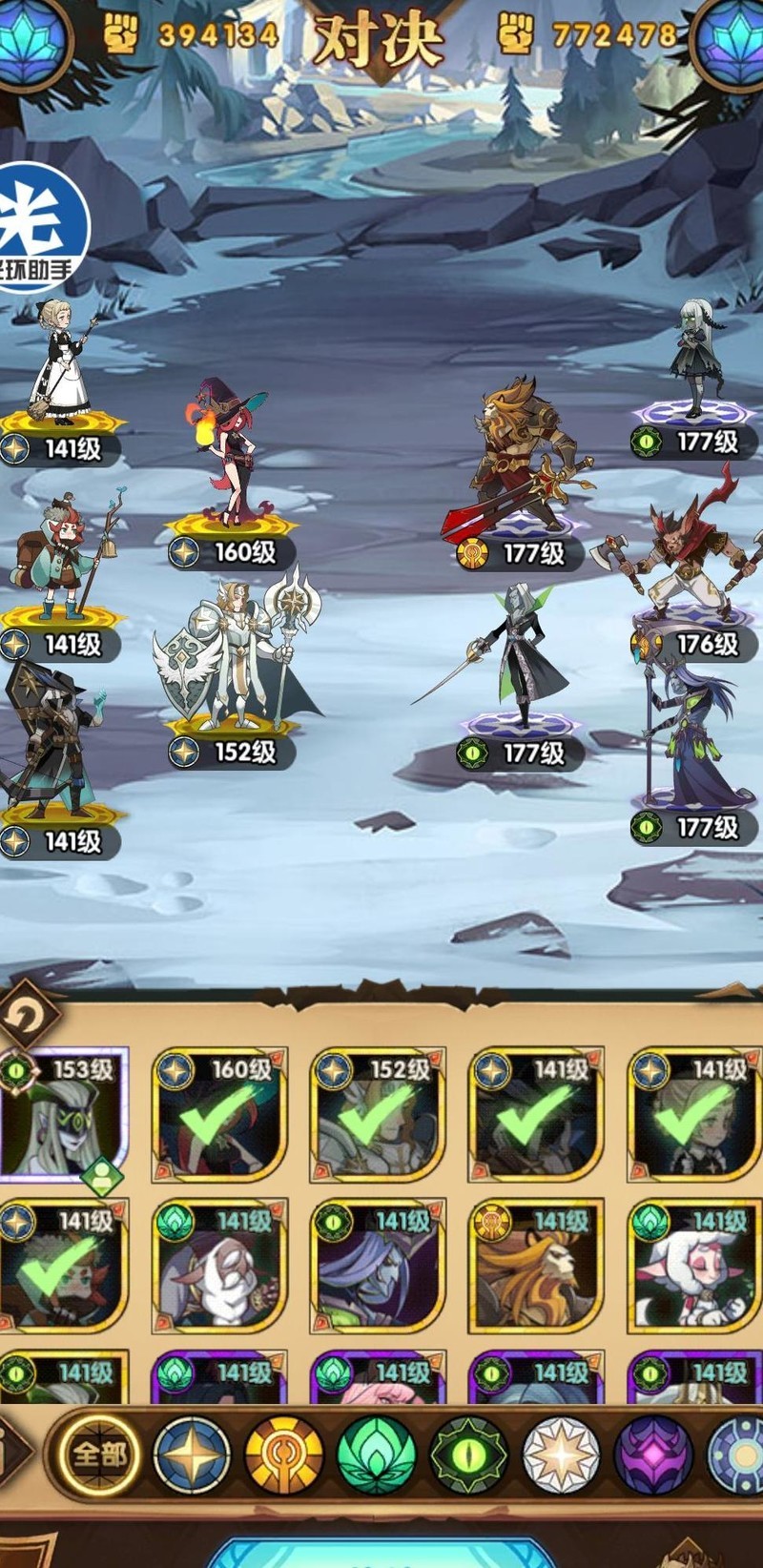Deselect the 152级 paladin hero card
The image size is (763, 1568).
coord(379,1116)
